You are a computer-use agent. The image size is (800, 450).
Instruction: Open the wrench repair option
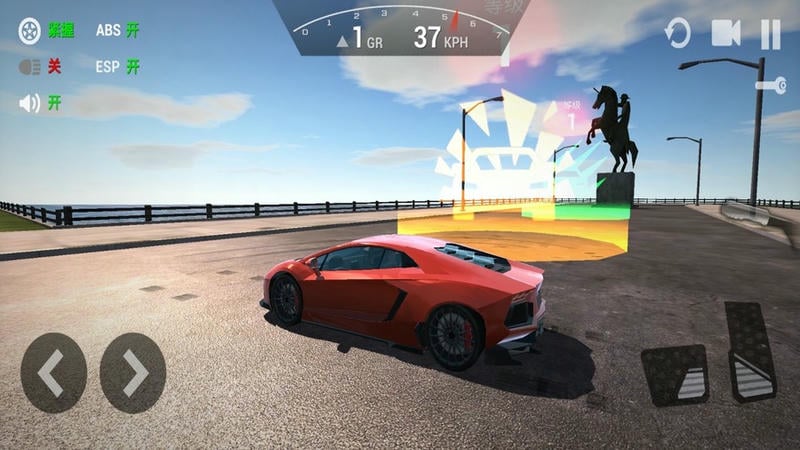(770, 87)
